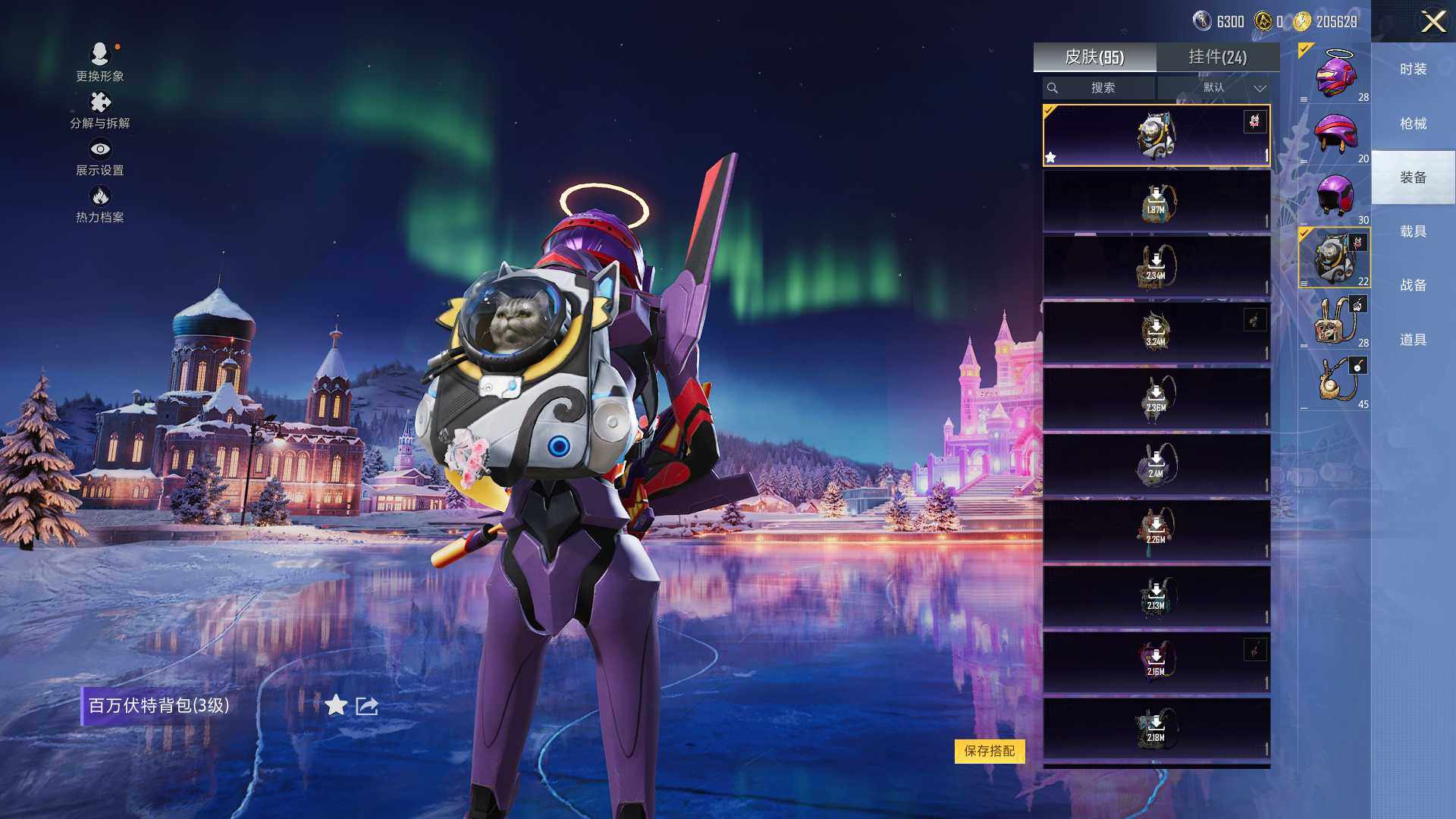Select the equipped cat astronaut backpack skin

(x=1156, y=136)
